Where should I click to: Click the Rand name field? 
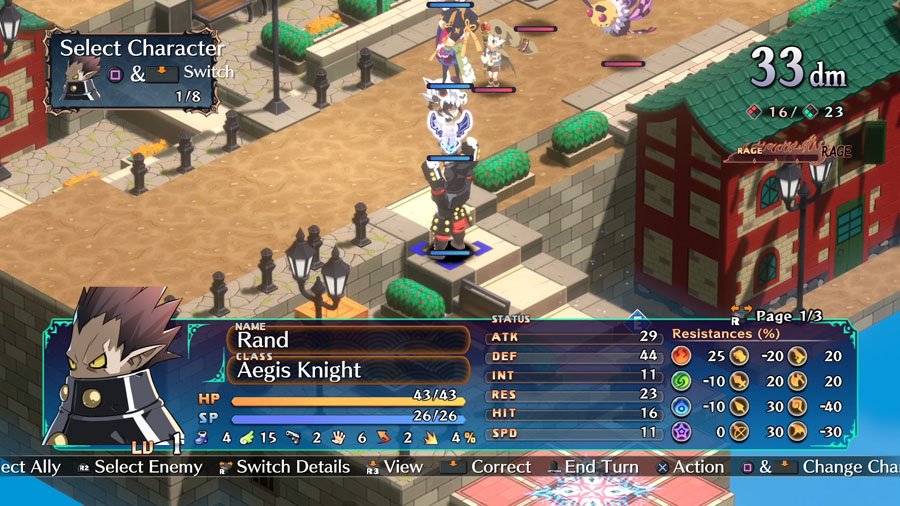[348, 340]
